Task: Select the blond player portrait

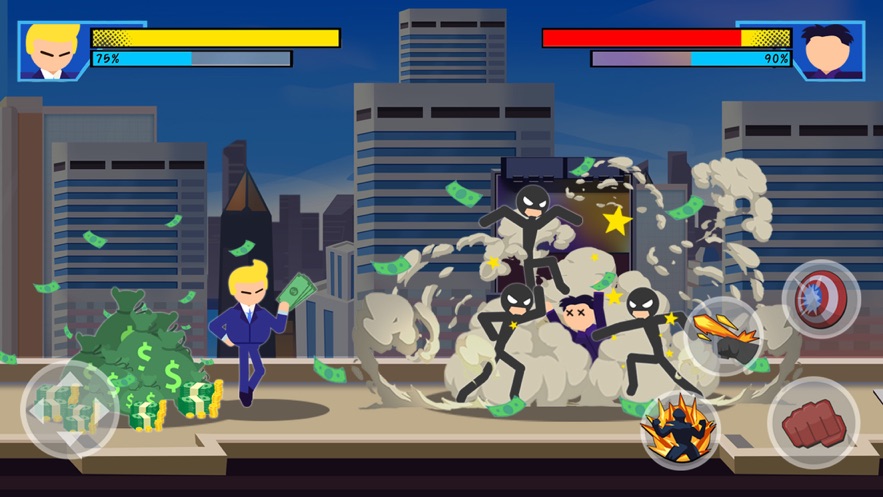Action: pyautogui.click(x=53, y=50)
